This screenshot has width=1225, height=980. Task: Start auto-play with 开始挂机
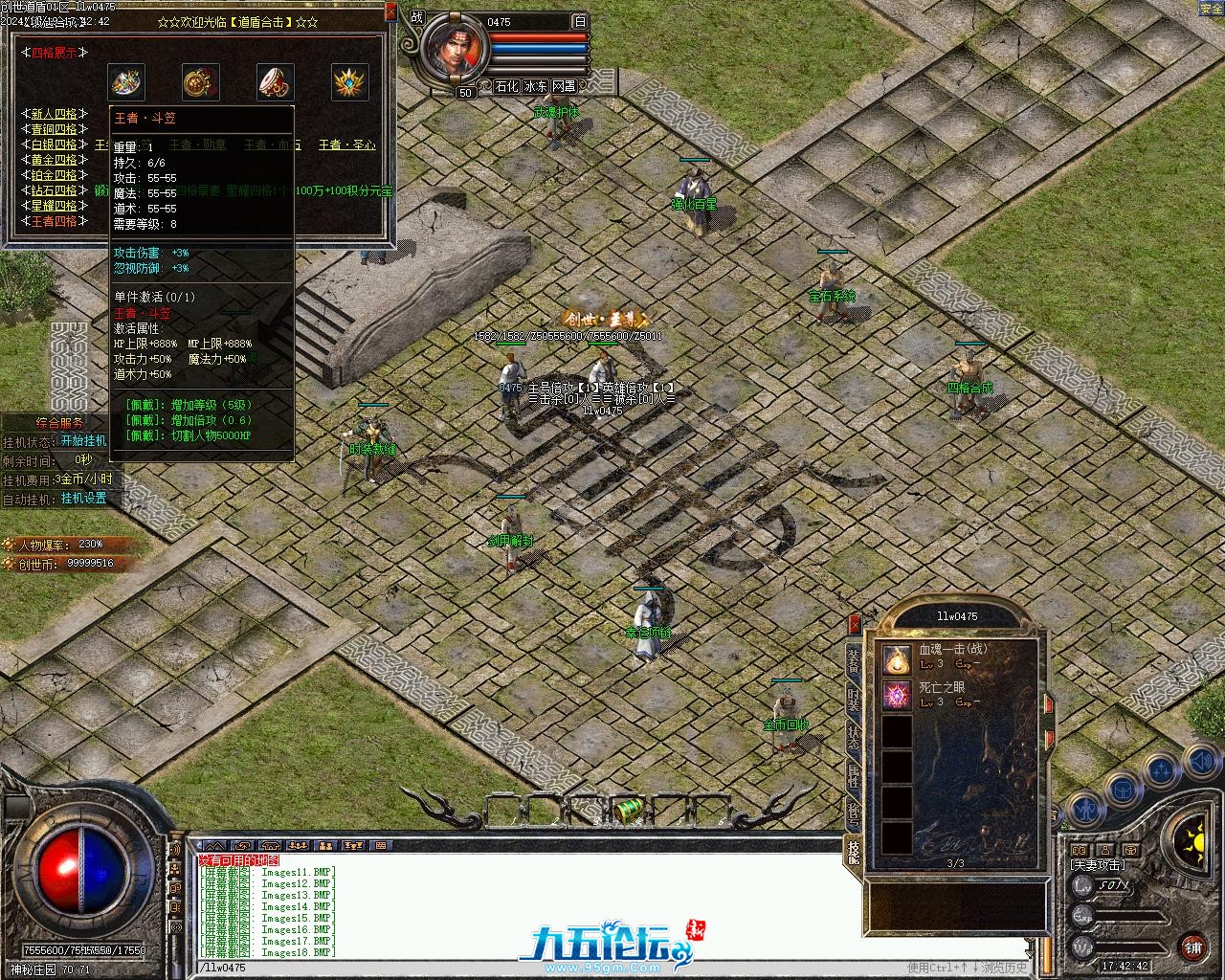click(x=83, y=441)
